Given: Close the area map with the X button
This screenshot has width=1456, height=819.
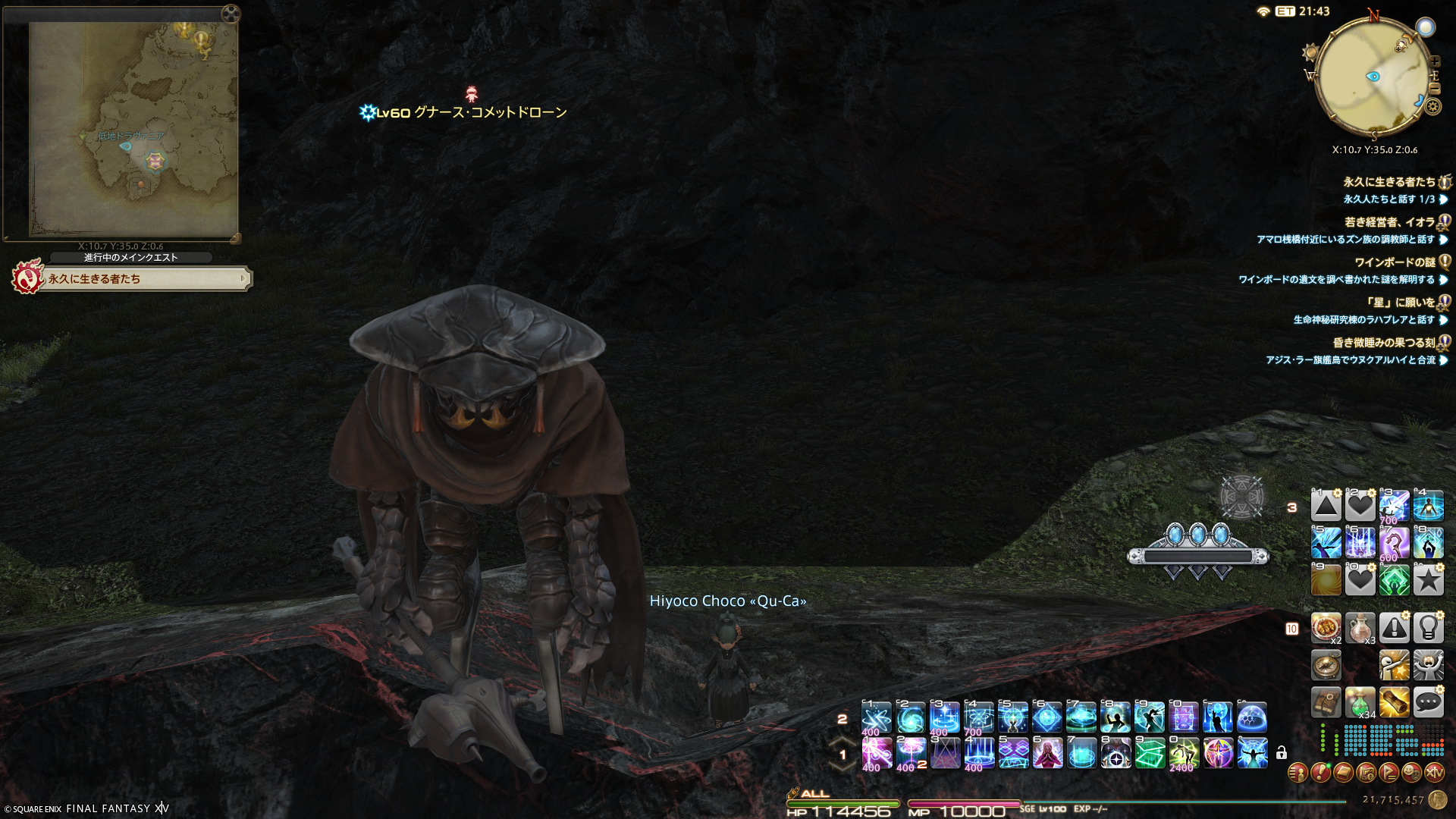Looking at the screenshot, I should point(231,13).
